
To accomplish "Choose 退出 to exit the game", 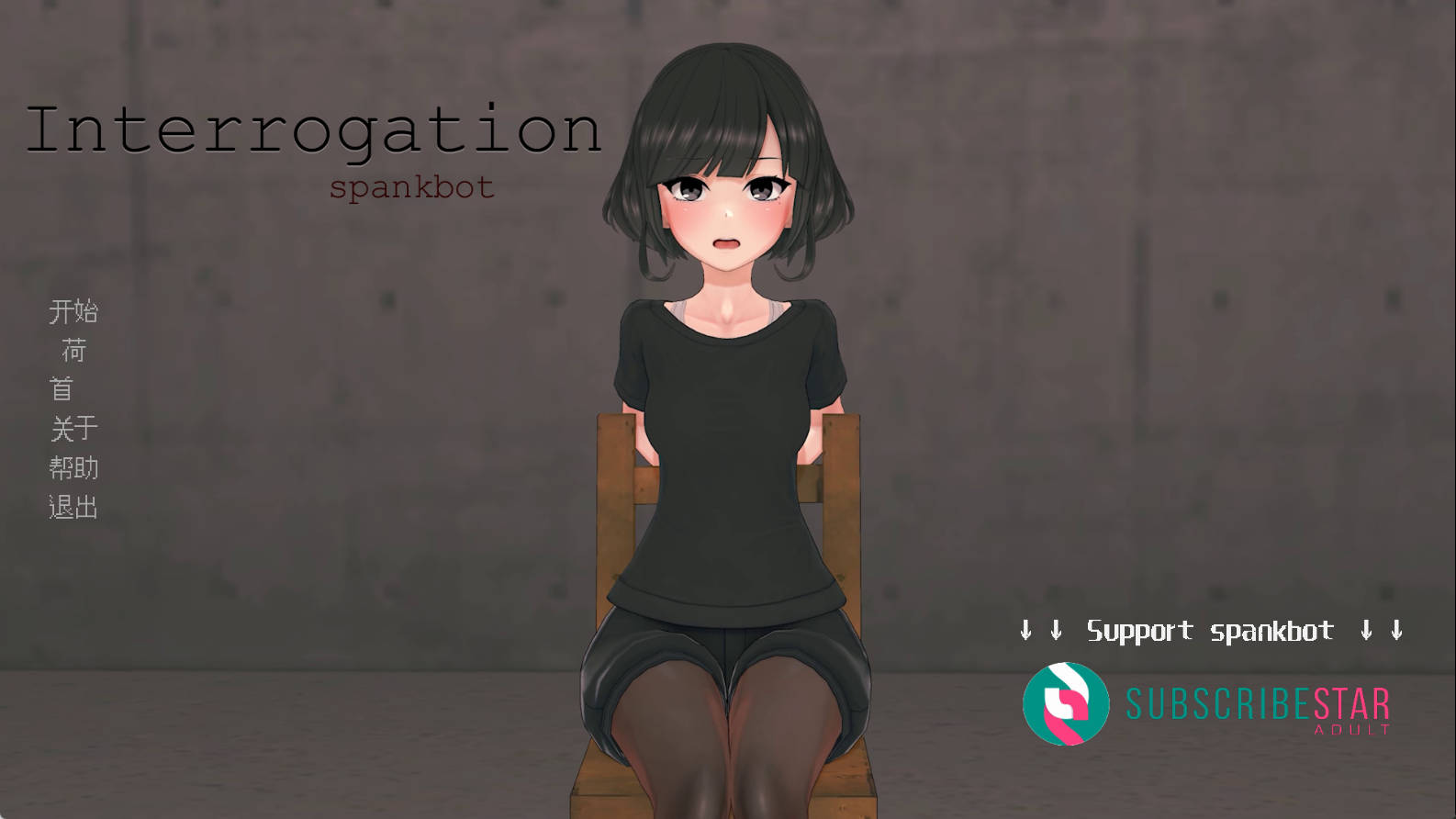I will coord(74,507).
